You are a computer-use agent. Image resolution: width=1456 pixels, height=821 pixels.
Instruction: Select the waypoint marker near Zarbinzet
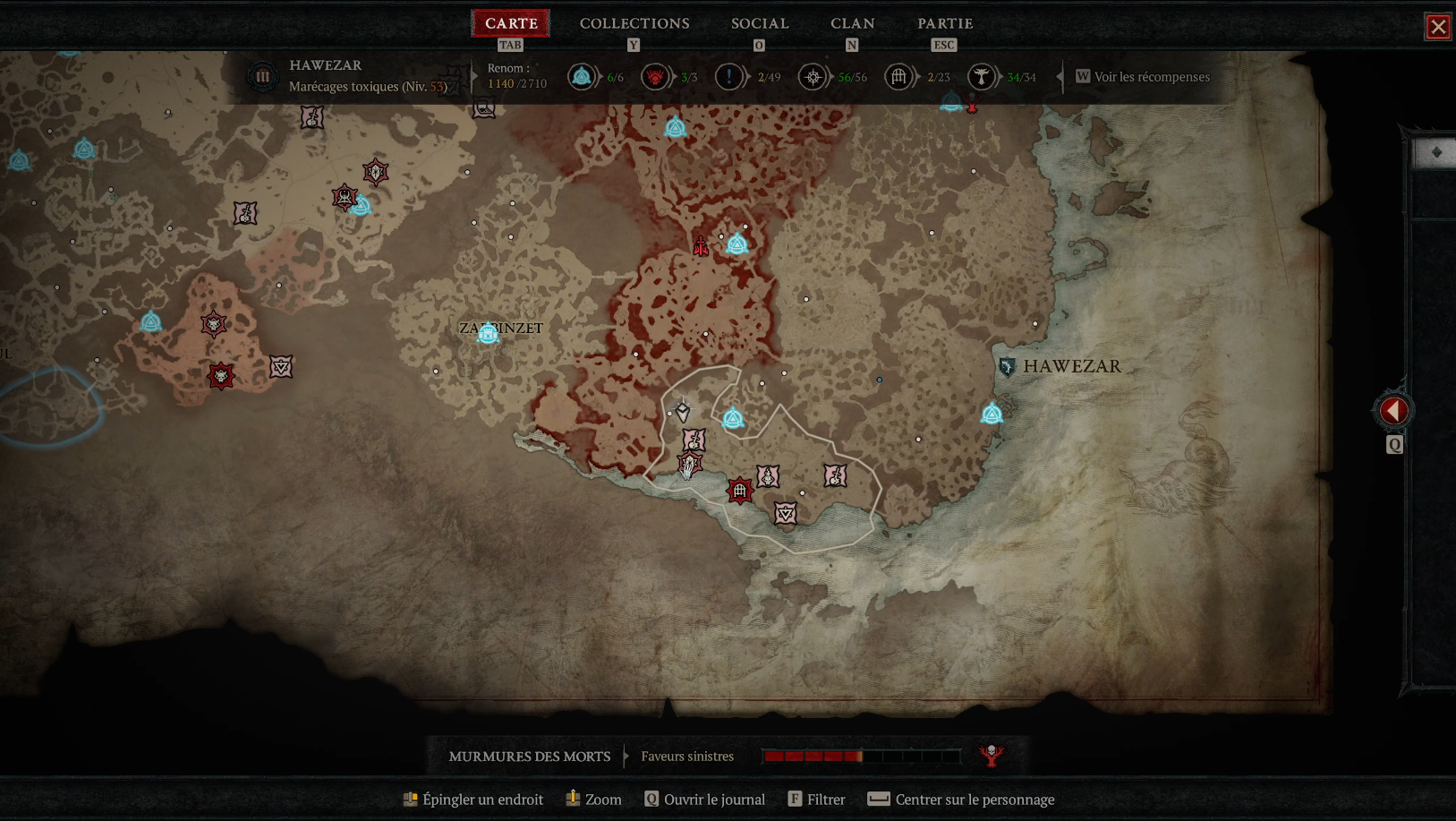(487, 334)
